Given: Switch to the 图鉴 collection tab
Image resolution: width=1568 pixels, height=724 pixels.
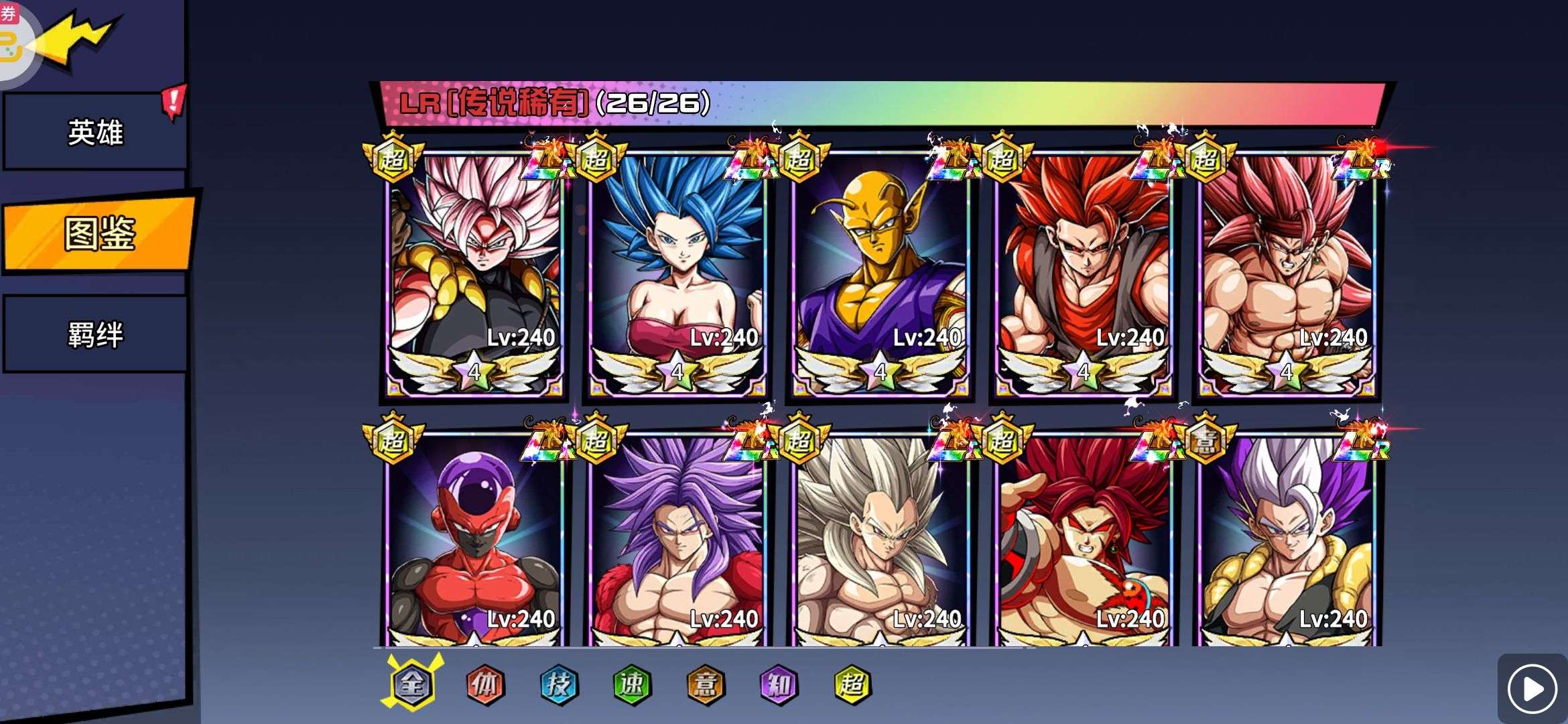Looking at the screenshot, I should coord(99,233).
